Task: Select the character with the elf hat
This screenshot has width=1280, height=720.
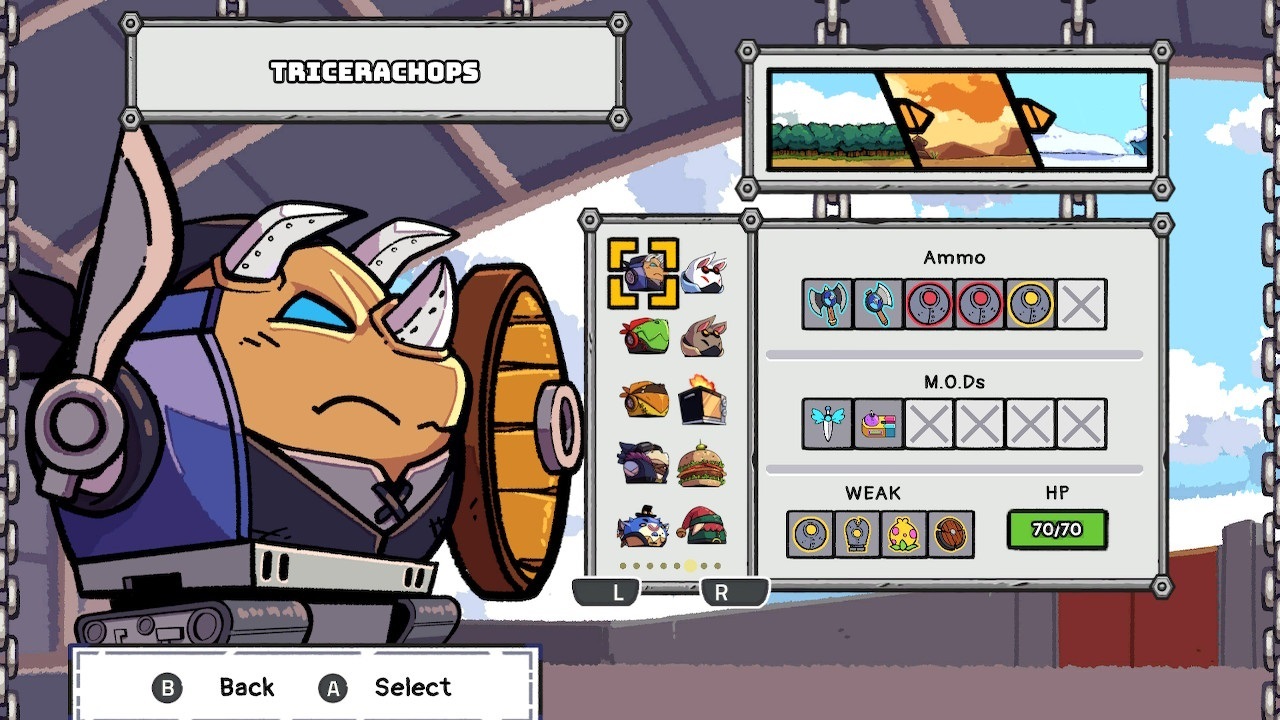Action: 703,527
